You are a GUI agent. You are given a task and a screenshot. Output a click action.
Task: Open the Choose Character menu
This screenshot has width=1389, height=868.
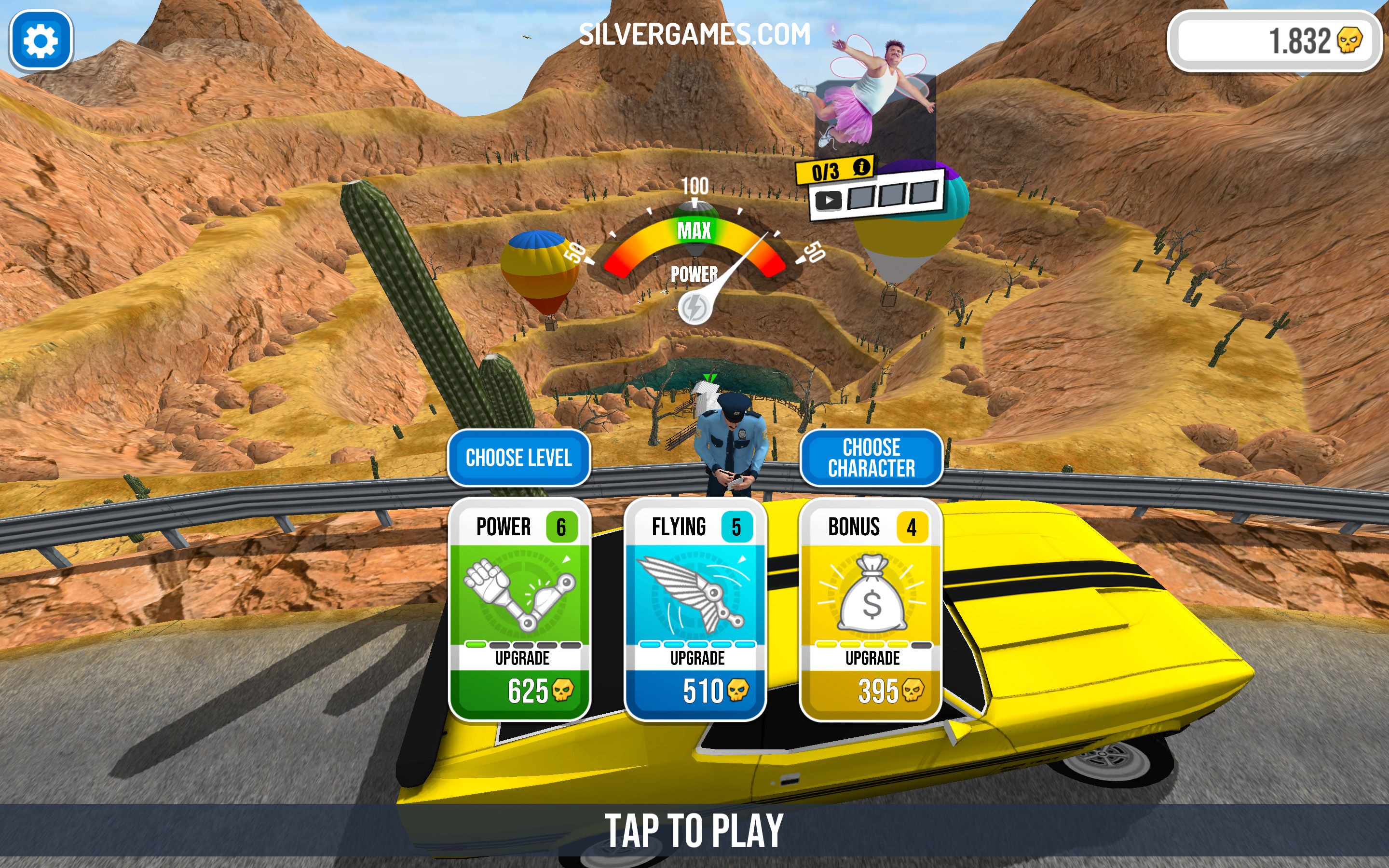871,458
